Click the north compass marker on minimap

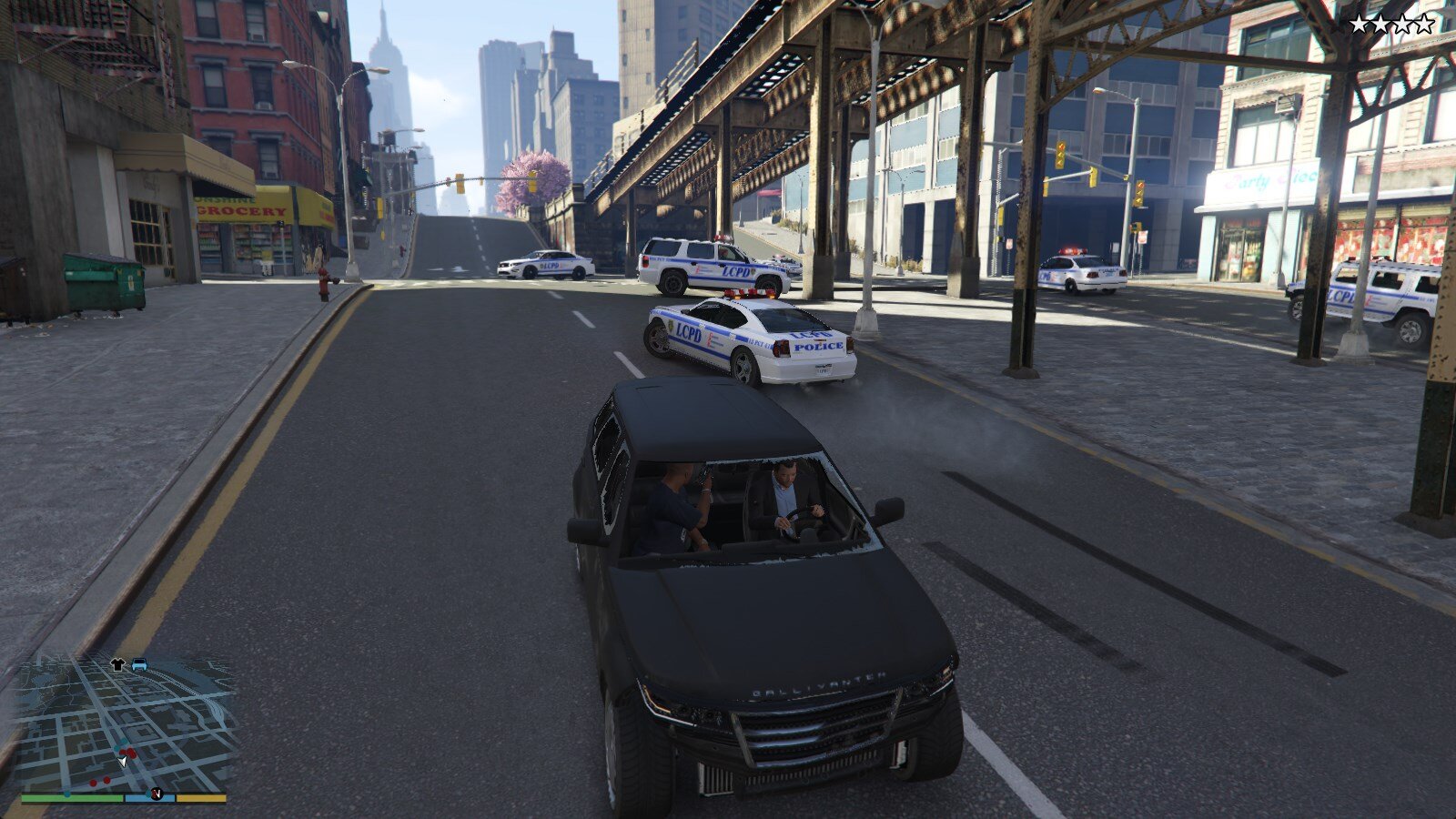(157, 793)
